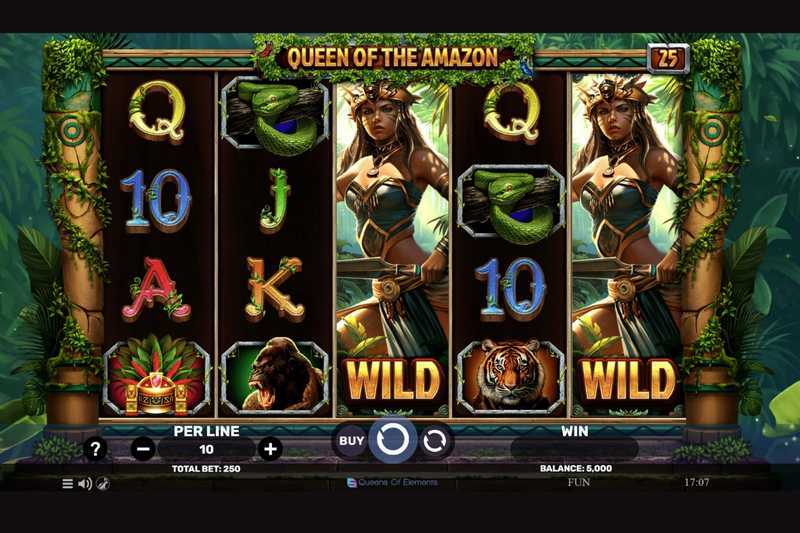
Task: Open the help question mark button
Action: click(x=95, y=449)
